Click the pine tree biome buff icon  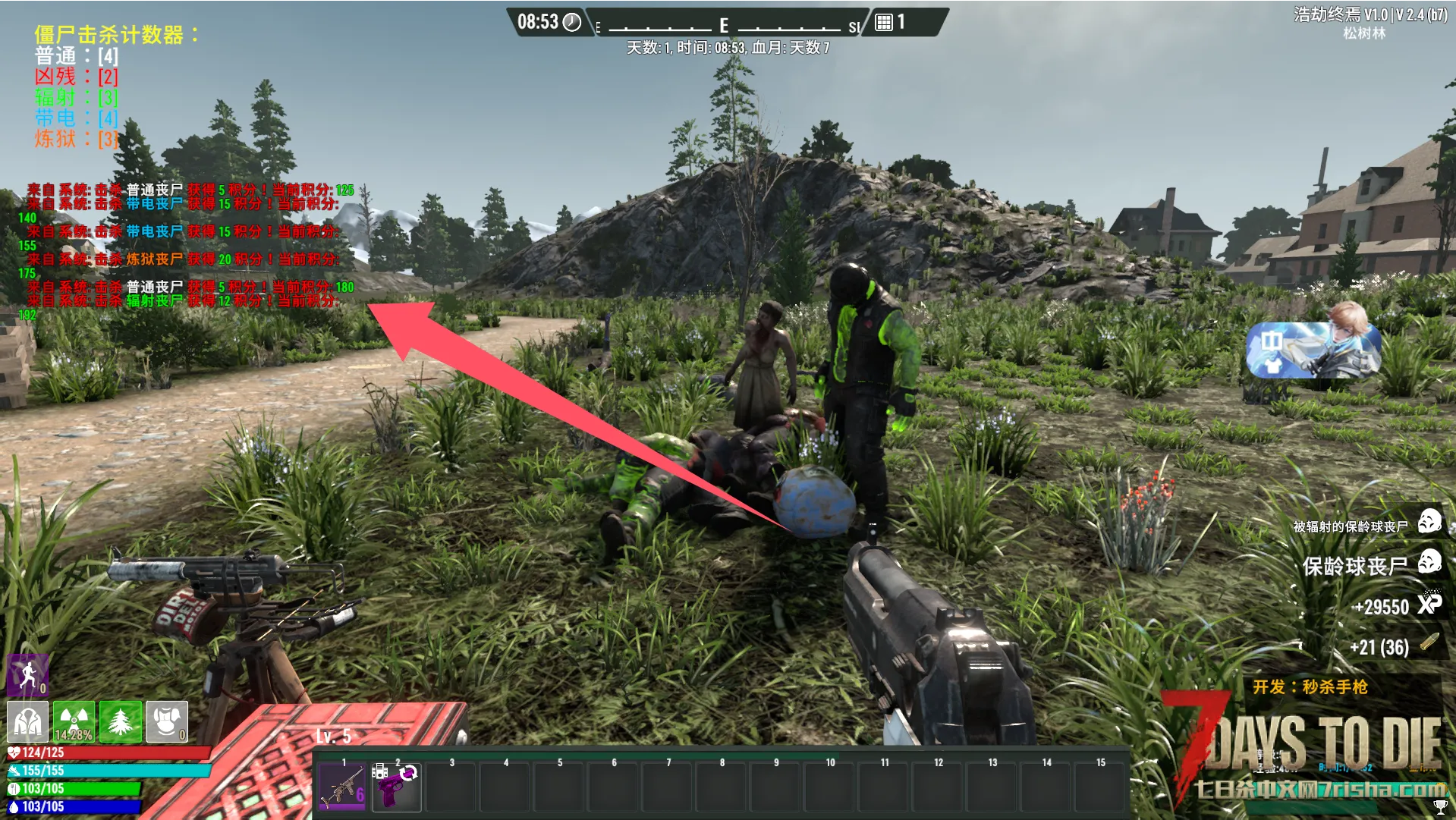(121, 721)
